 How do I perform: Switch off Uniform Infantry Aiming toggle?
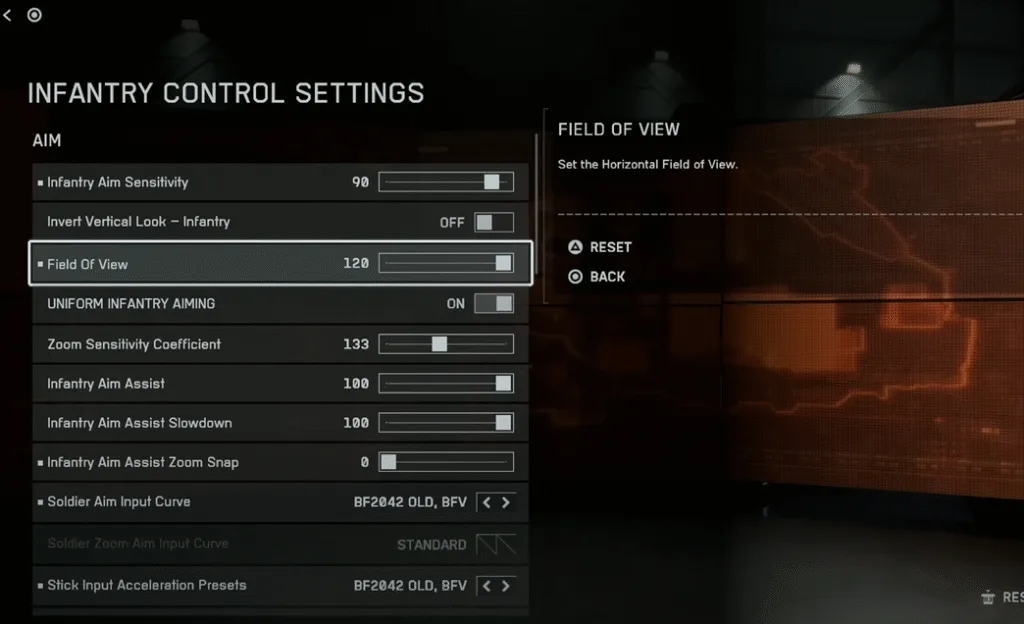494,303
